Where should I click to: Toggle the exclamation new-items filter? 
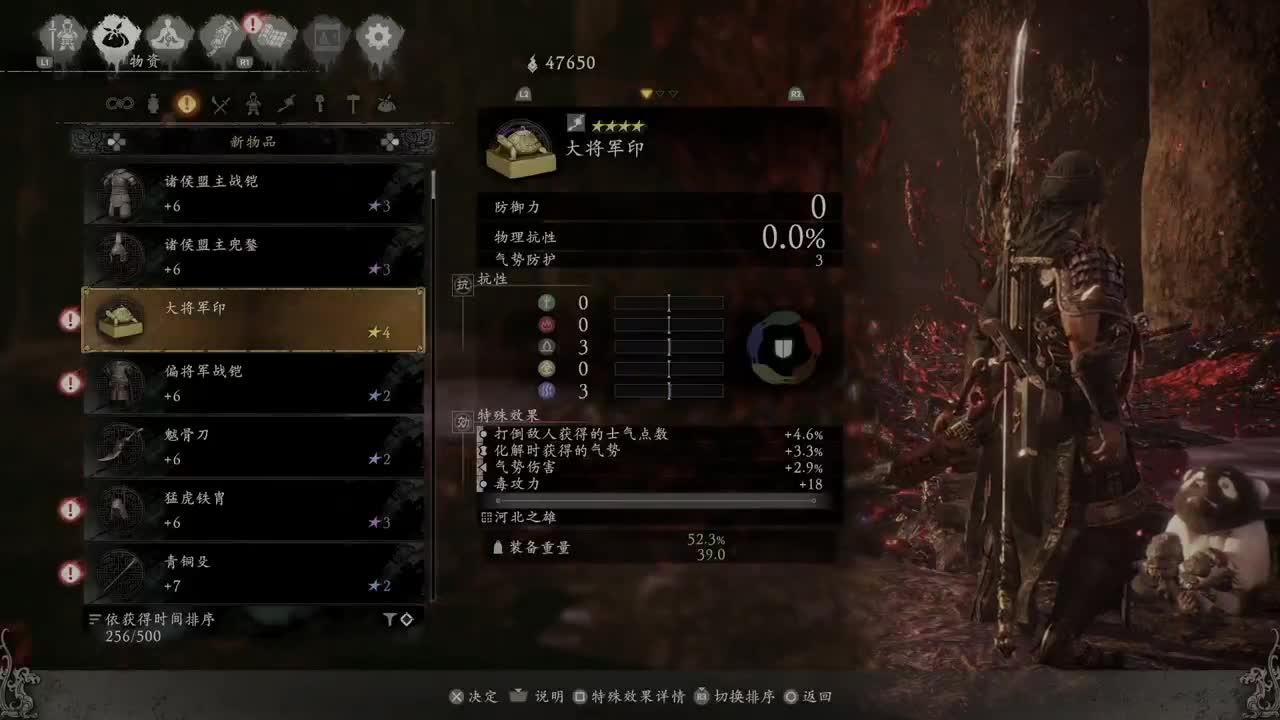(187, 104)
